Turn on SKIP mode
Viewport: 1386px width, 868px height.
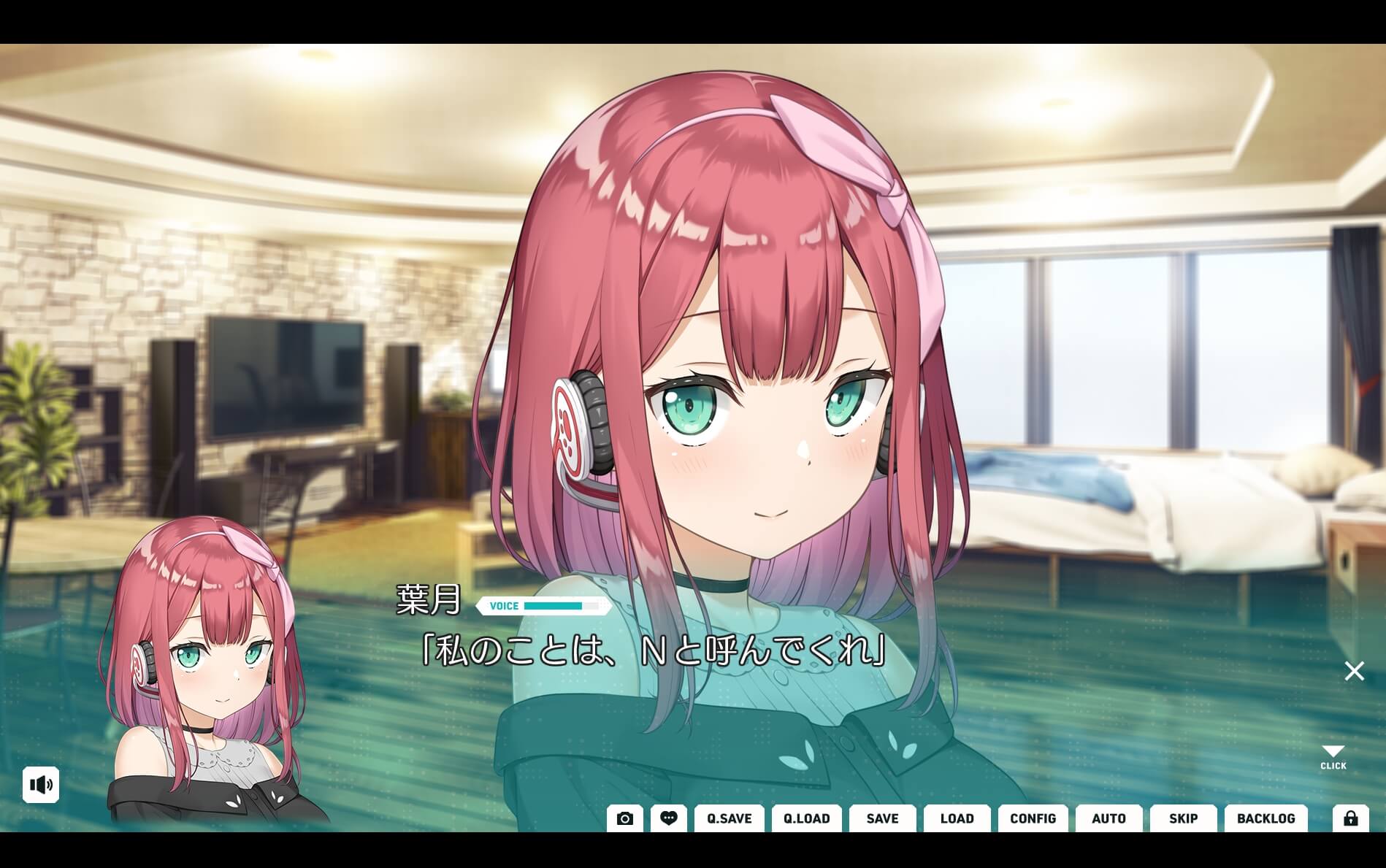click(1183, 818)
